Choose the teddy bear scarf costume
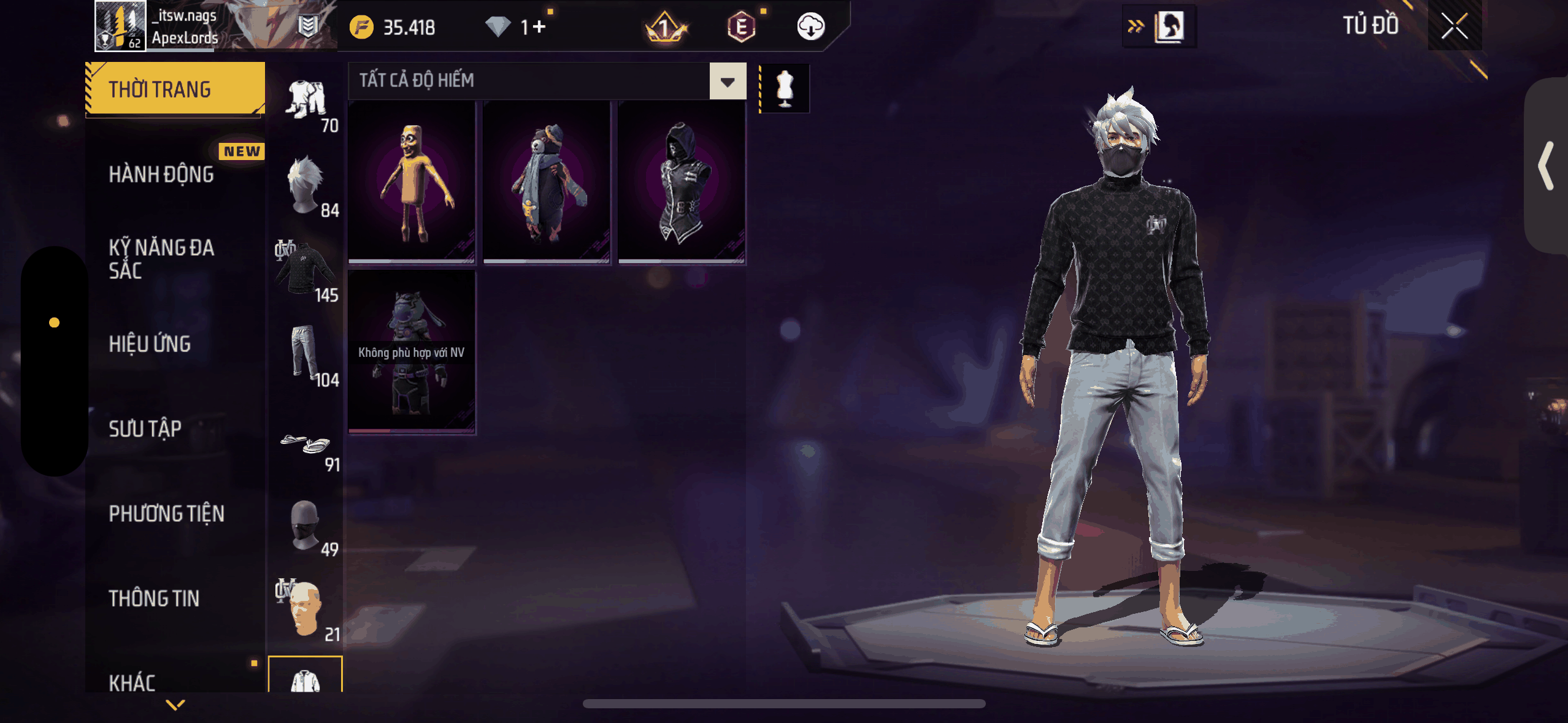The width and height of the screenshot is (1568, 723). point(547,183)
